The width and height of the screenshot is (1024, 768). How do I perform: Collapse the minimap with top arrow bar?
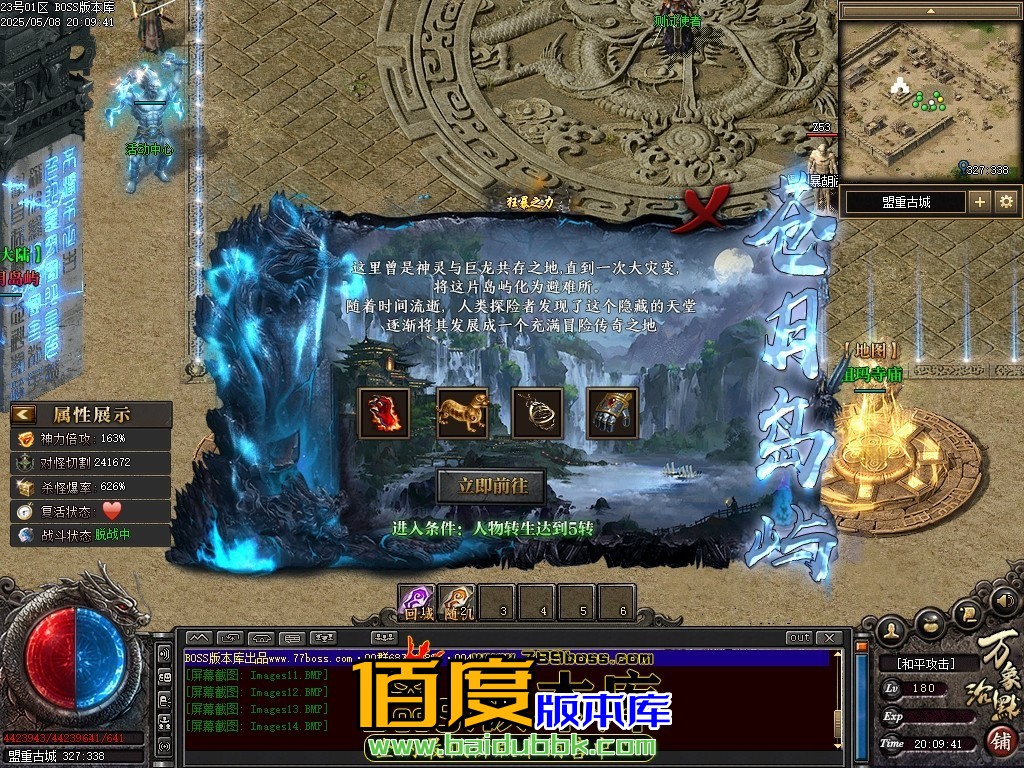tap(929, 11)
